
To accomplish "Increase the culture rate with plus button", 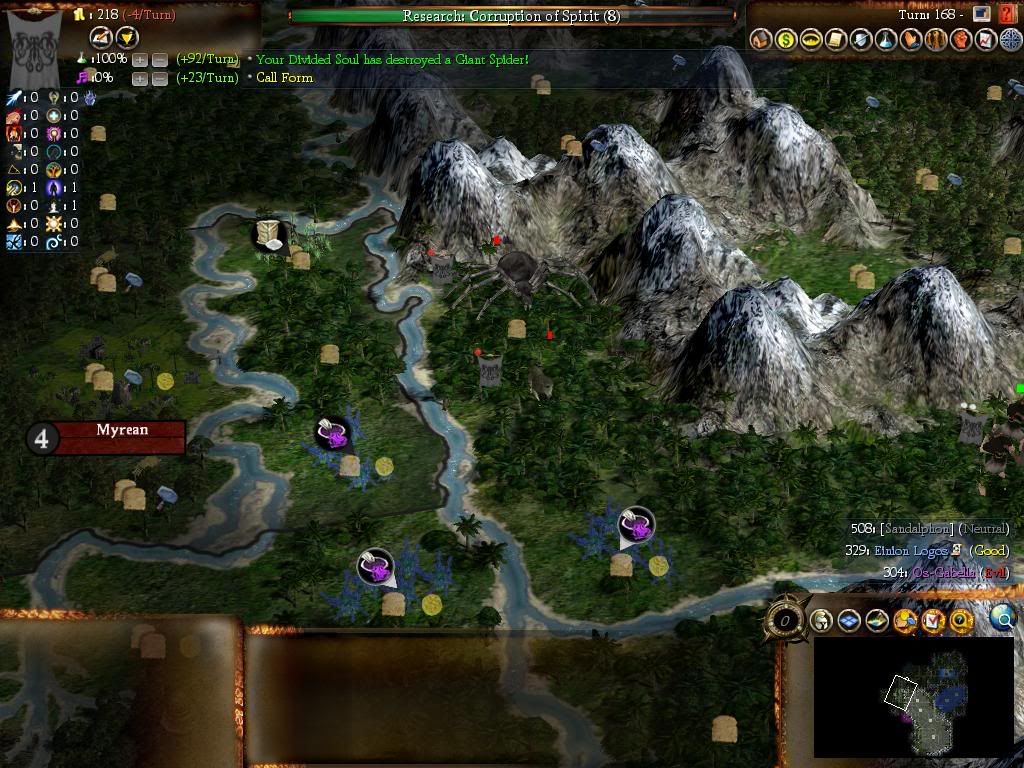I will pos(139,78).
